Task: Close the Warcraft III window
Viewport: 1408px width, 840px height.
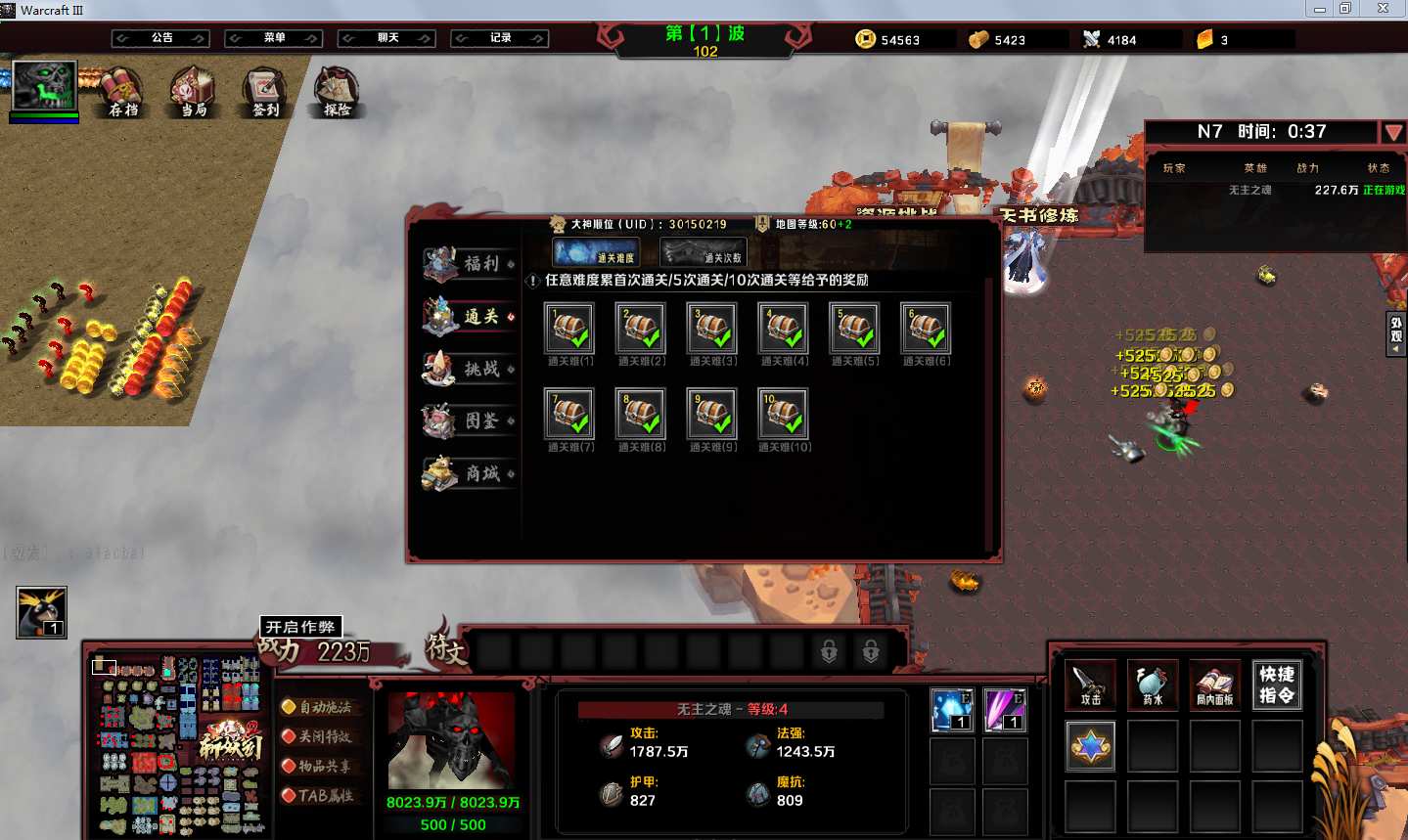Action: point(1383,9)
